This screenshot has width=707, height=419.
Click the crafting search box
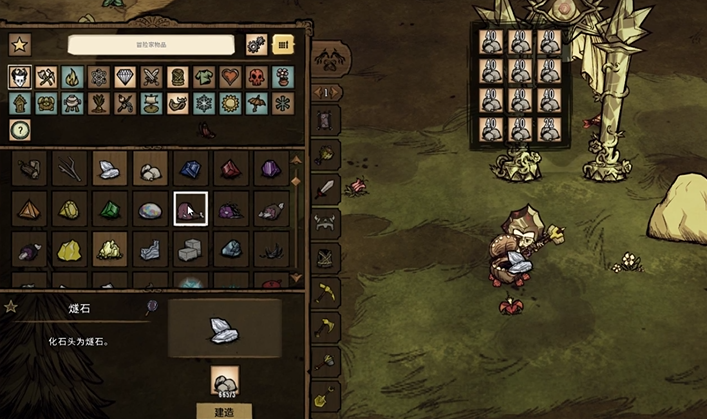(x=152, y=45)
